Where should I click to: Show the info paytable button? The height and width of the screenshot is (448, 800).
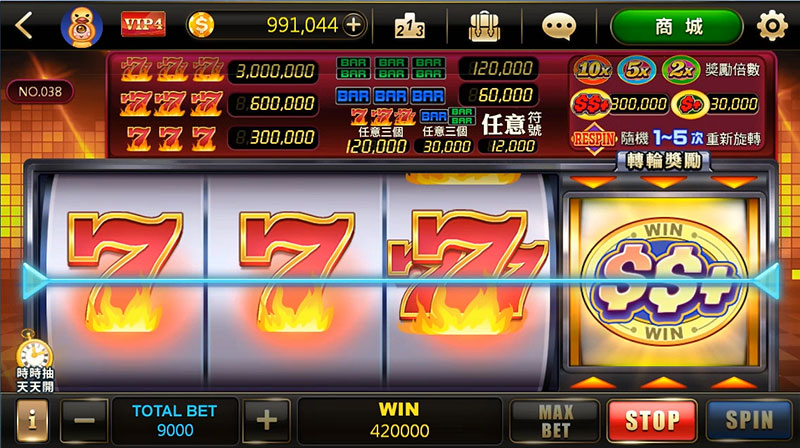pyautogui.click(x=31, y=421)
